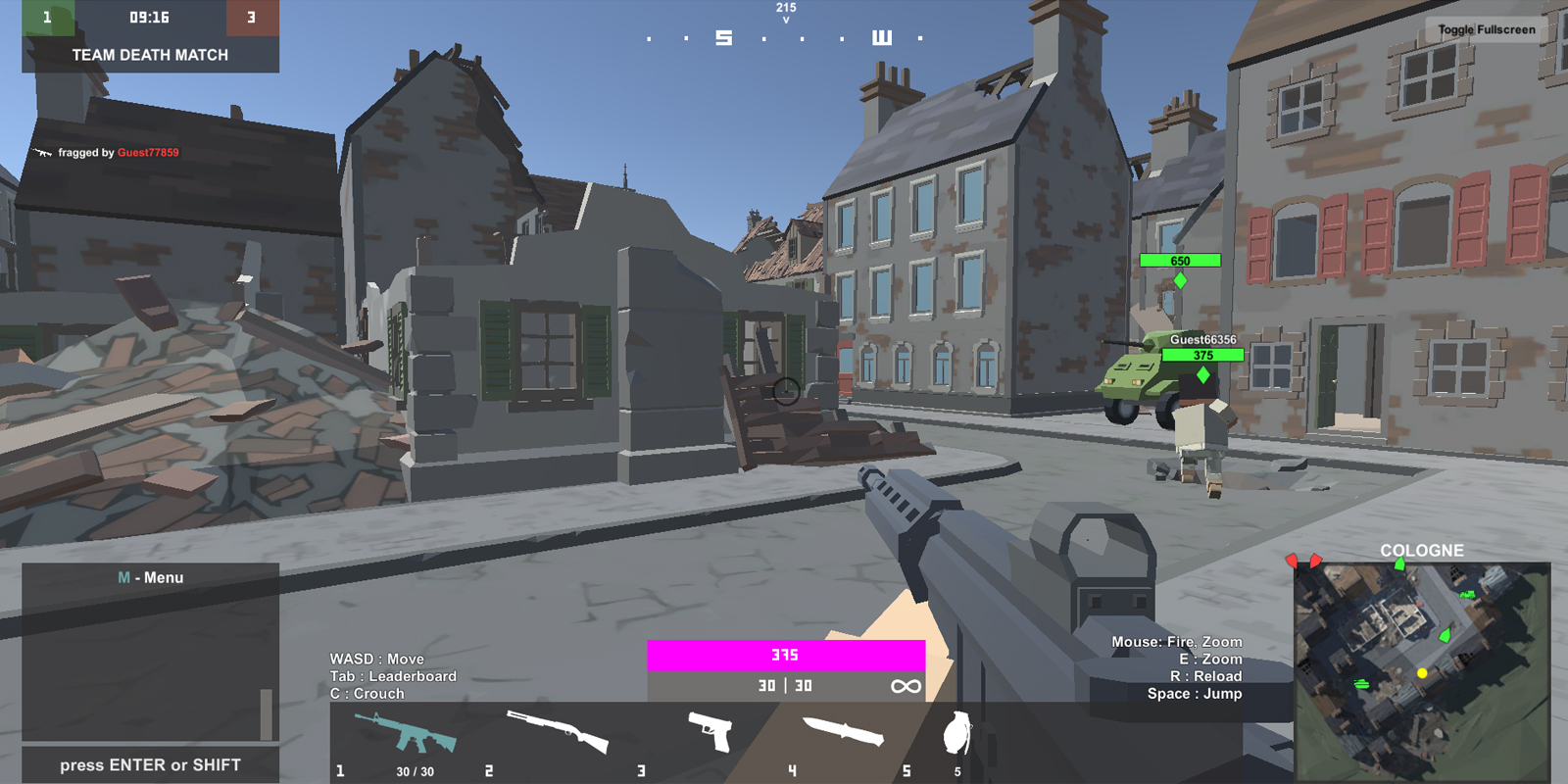The width and height of the screenshot is (1568, 784).
Task: Toggle fullscreen mode
Action: 1486,29
